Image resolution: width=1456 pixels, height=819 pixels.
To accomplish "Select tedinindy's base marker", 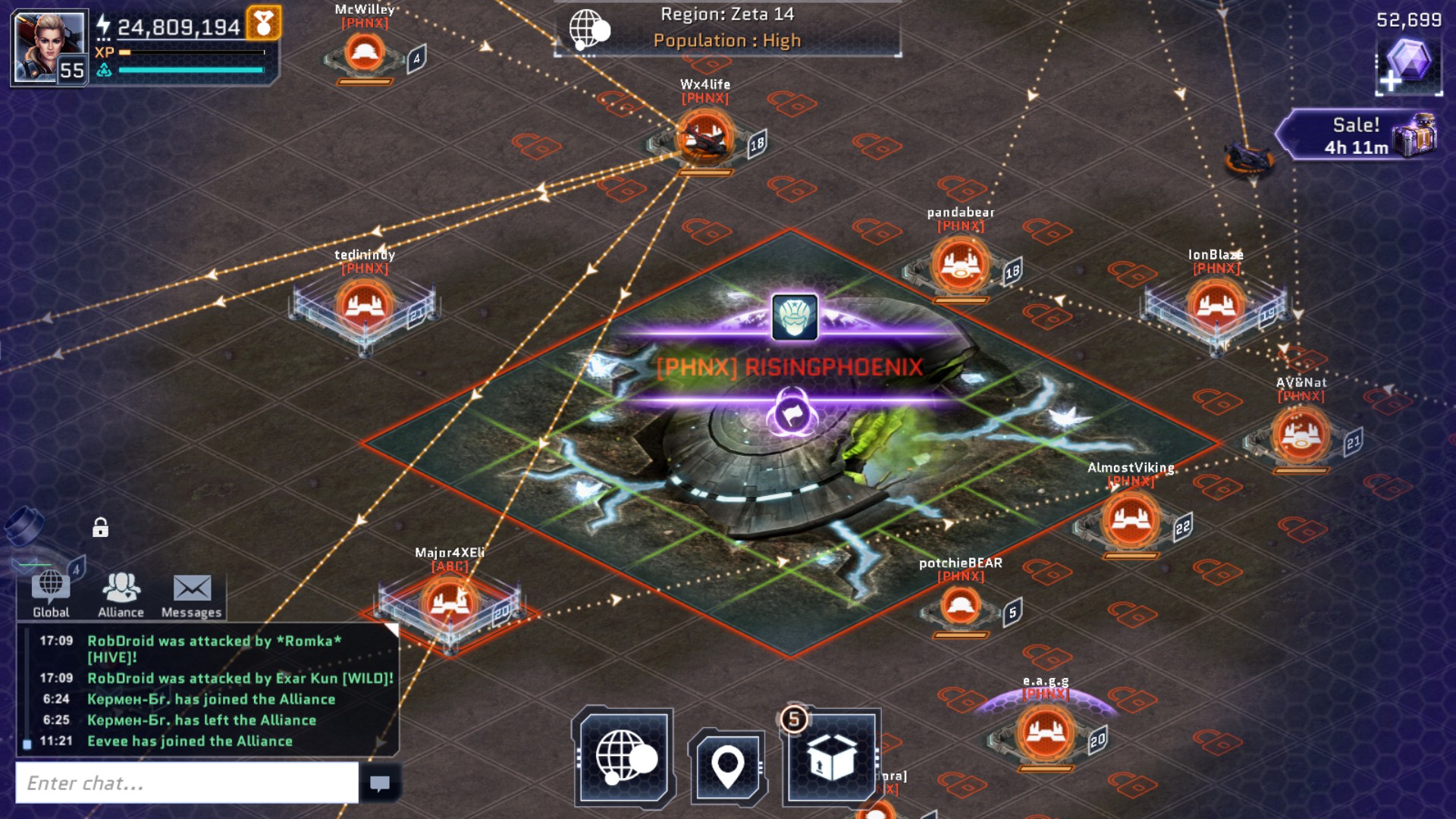I will tap(364, 306).
